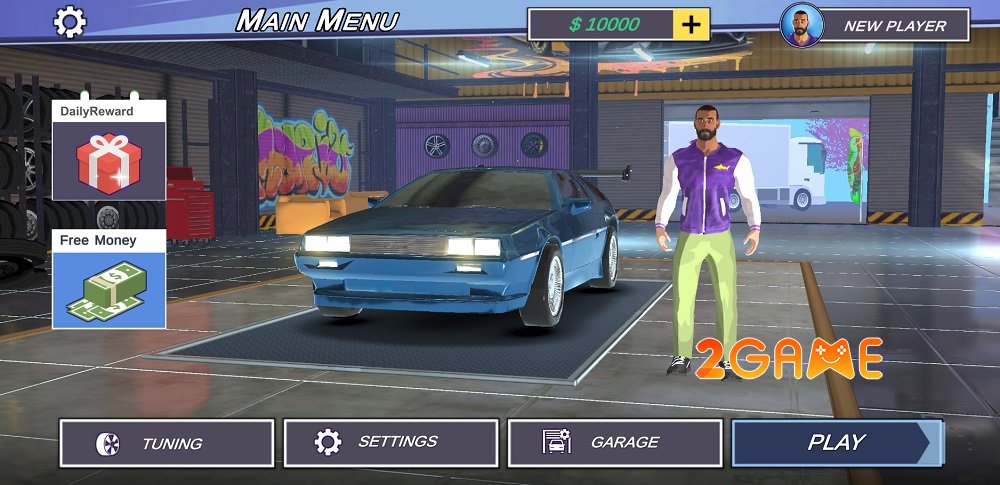Open the New Player profile
The width and height of the screenshot is (1000, 485).
click(x=876, y=25)
